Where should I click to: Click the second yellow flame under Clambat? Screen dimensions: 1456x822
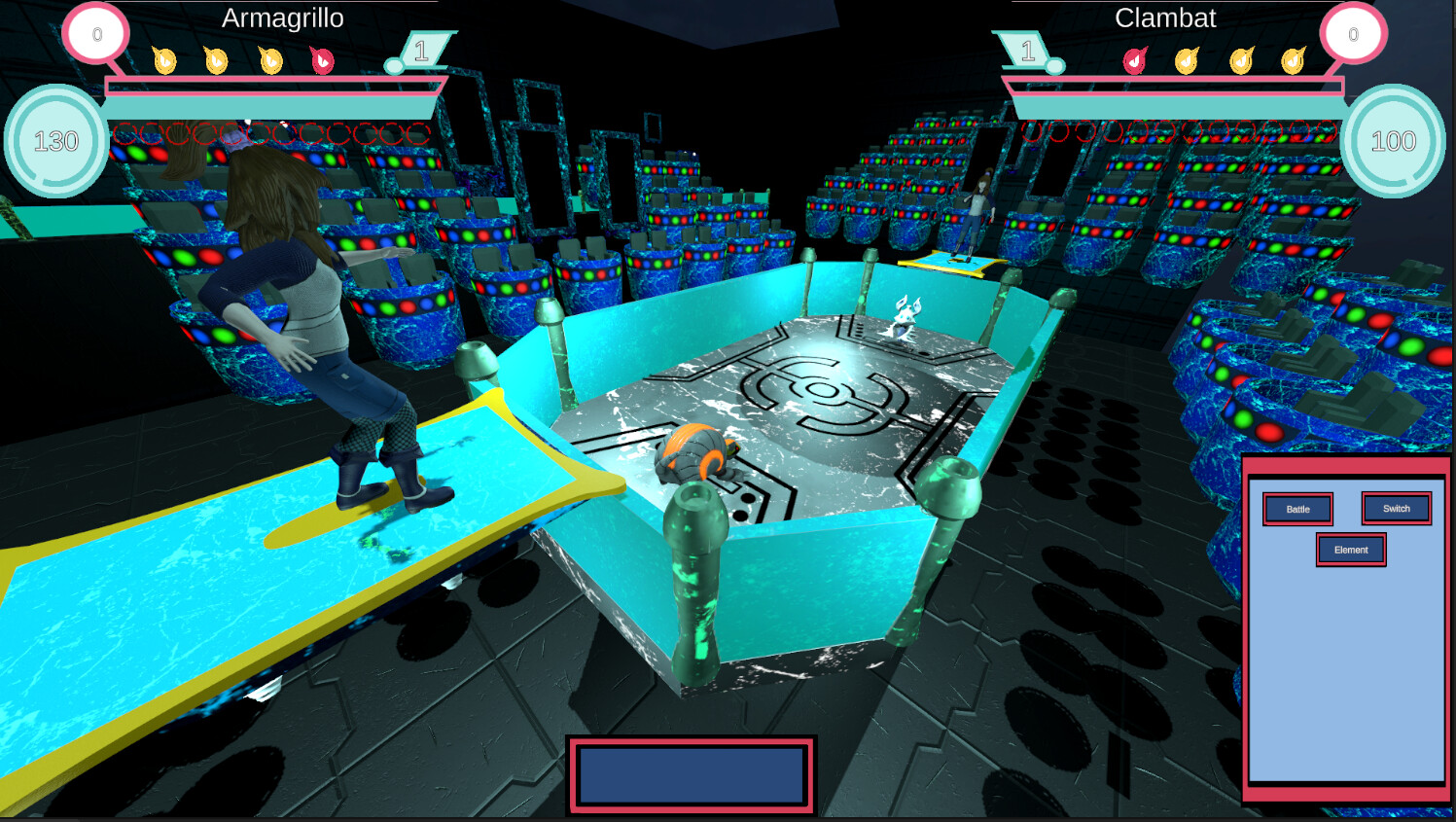click(x=1242, y=60)
